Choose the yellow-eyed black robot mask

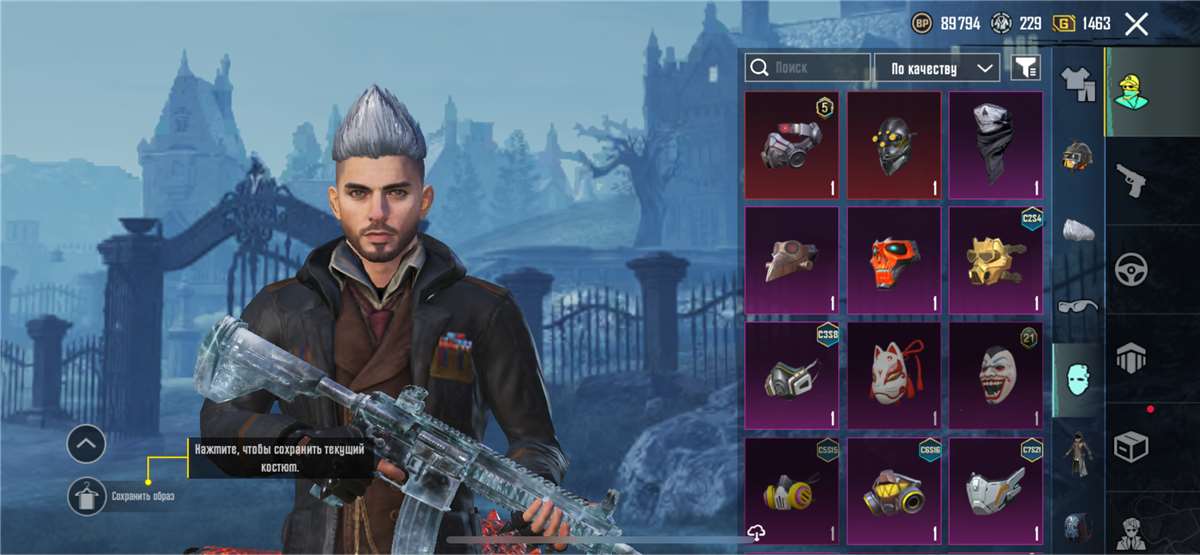894,145
